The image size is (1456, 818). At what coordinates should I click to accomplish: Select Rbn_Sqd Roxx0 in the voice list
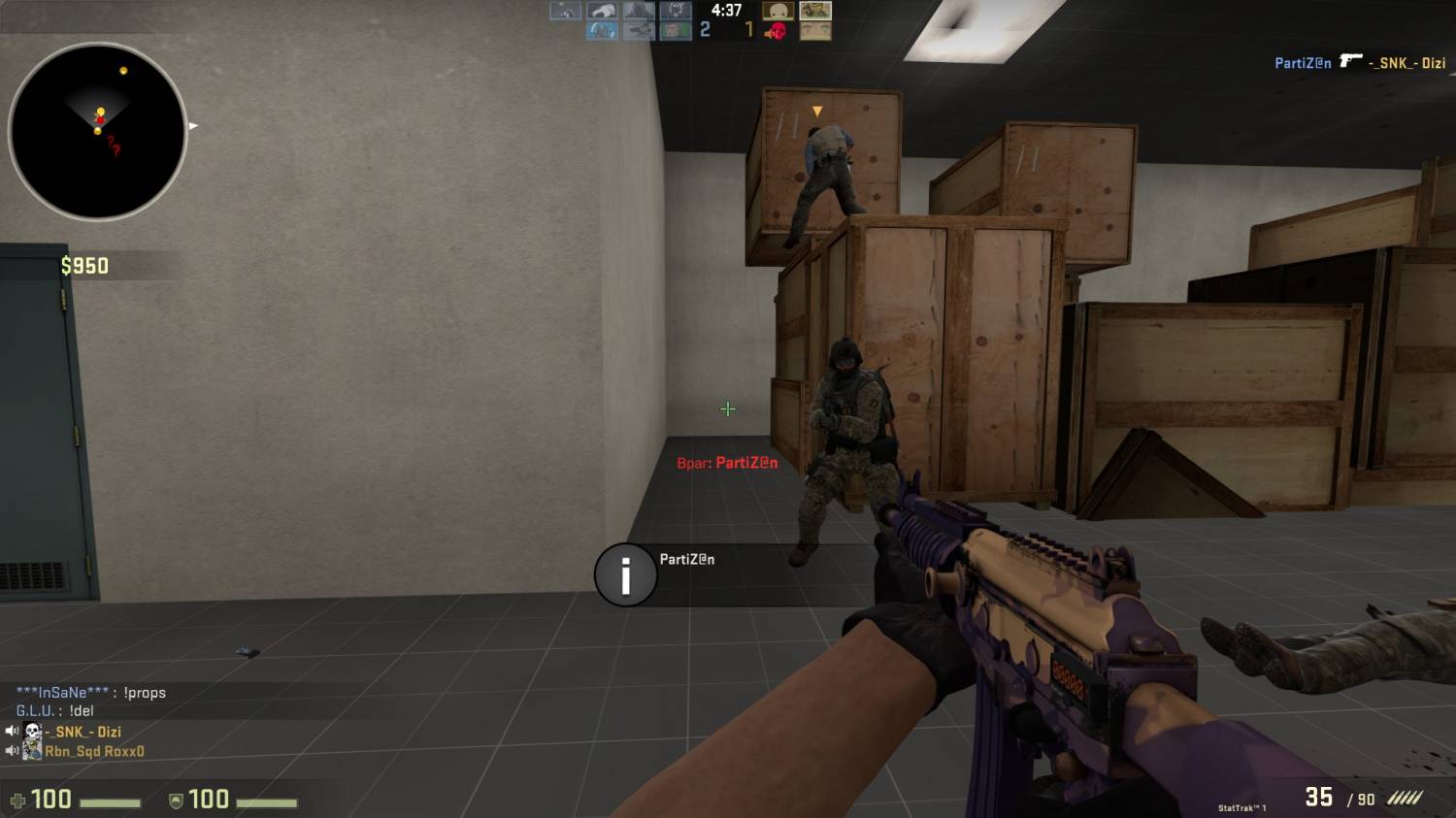coord(93,751)
